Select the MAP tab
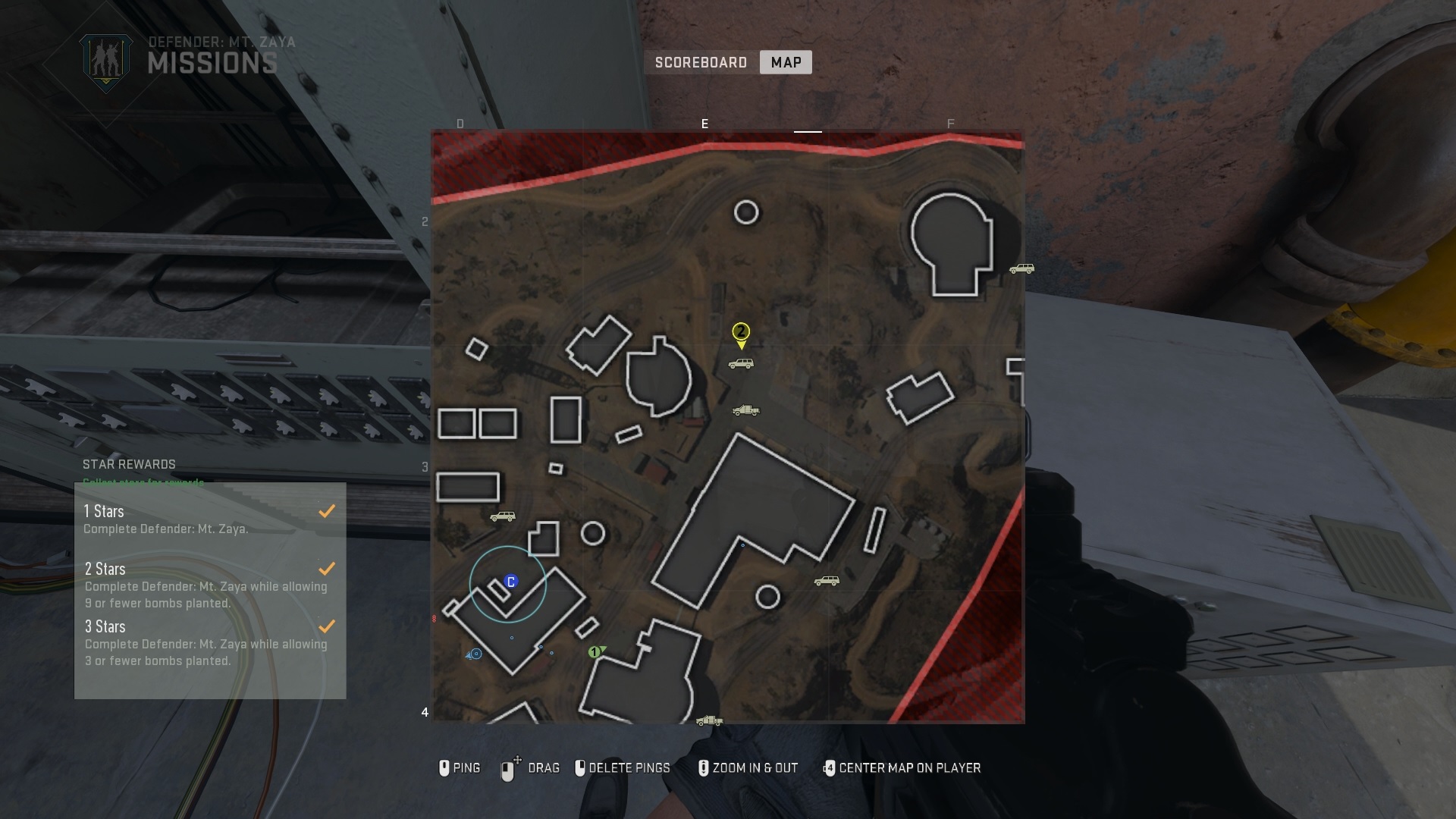1456x819 pixels. click(786, 62)
